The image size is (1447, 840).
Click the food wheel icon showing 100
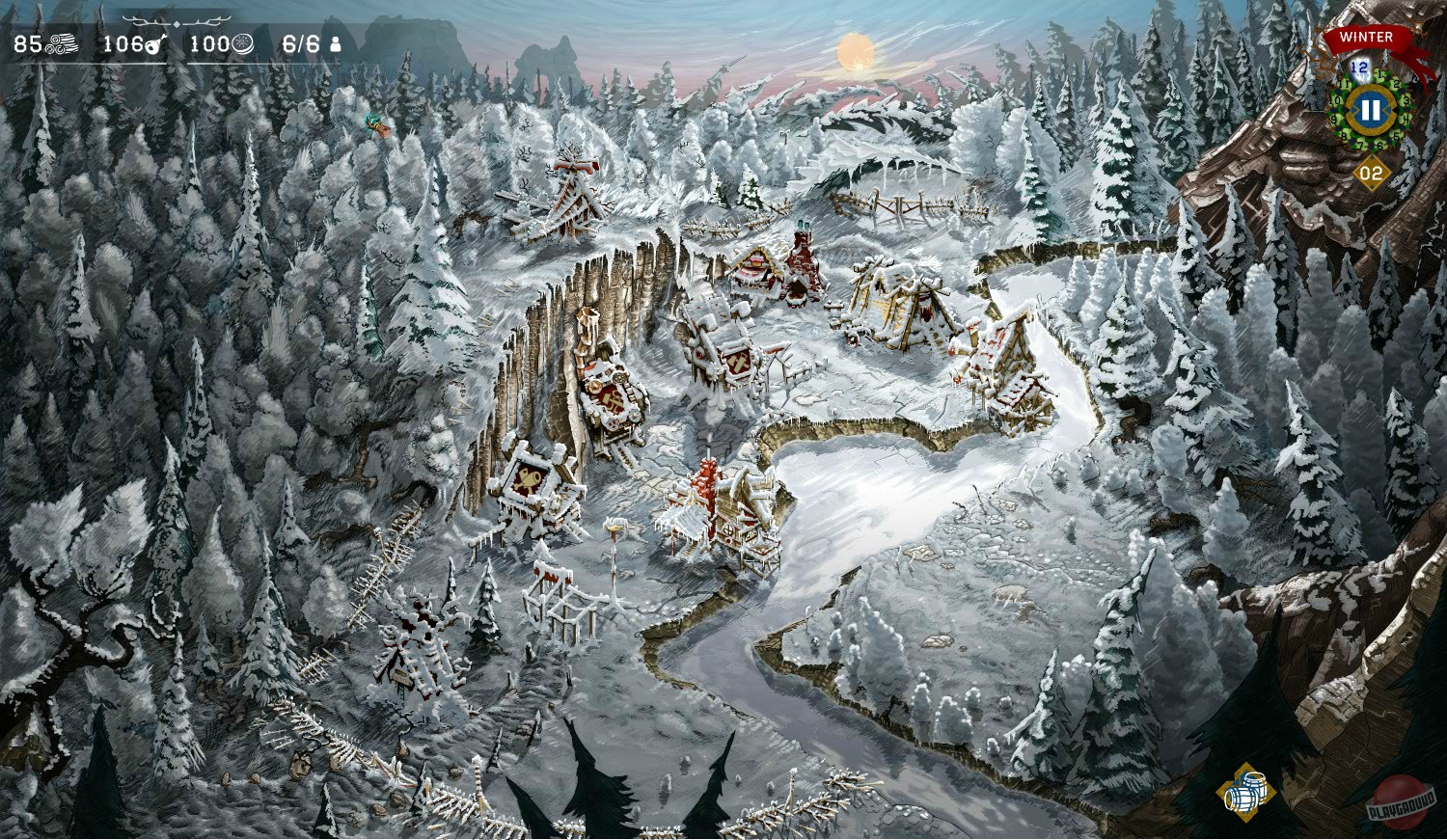click(241, 43)
